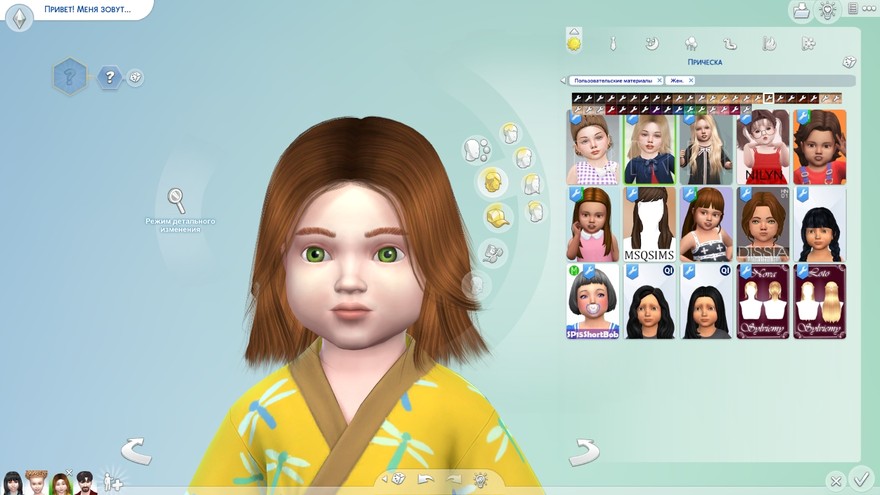Open the lightbulb lessons icon
Image resolution: width=880 pixels, height=495 pixels.
click(x=828, y=11)
